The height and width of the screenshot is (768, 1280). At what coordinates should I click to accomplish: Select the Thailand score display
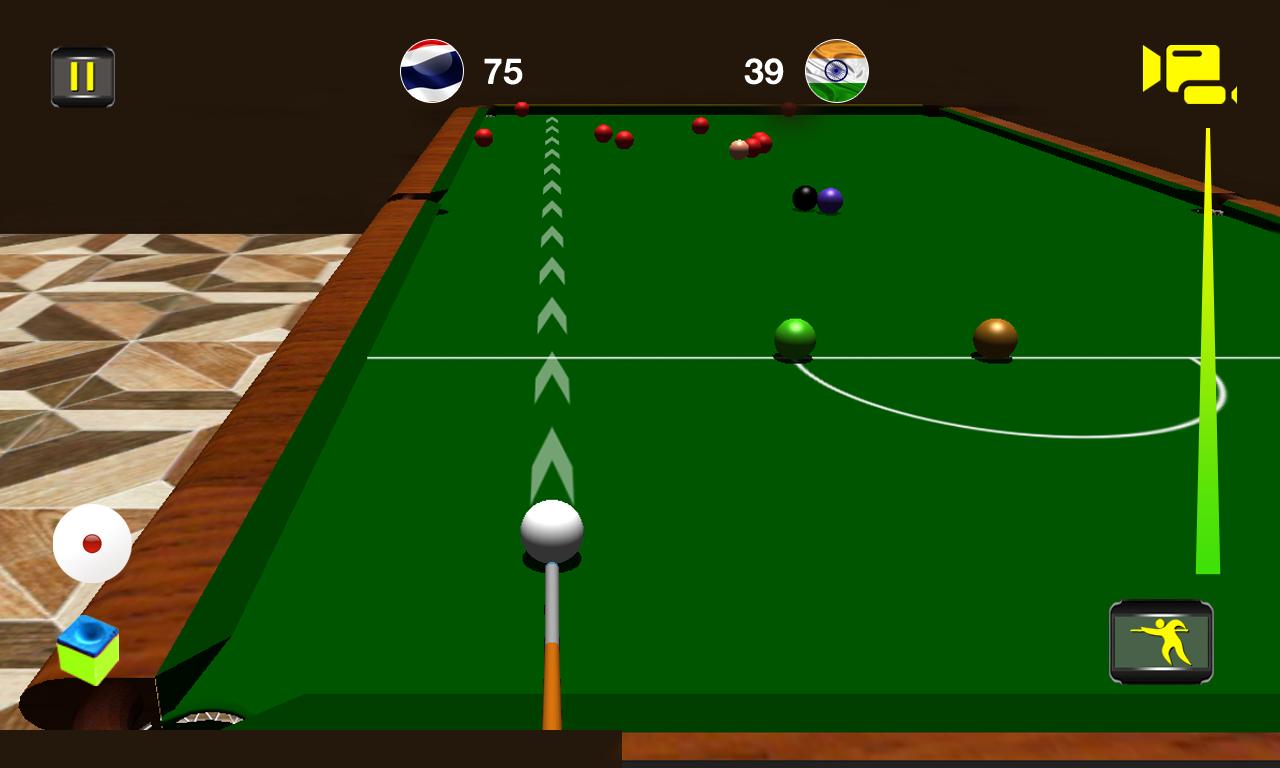[504, 70]
